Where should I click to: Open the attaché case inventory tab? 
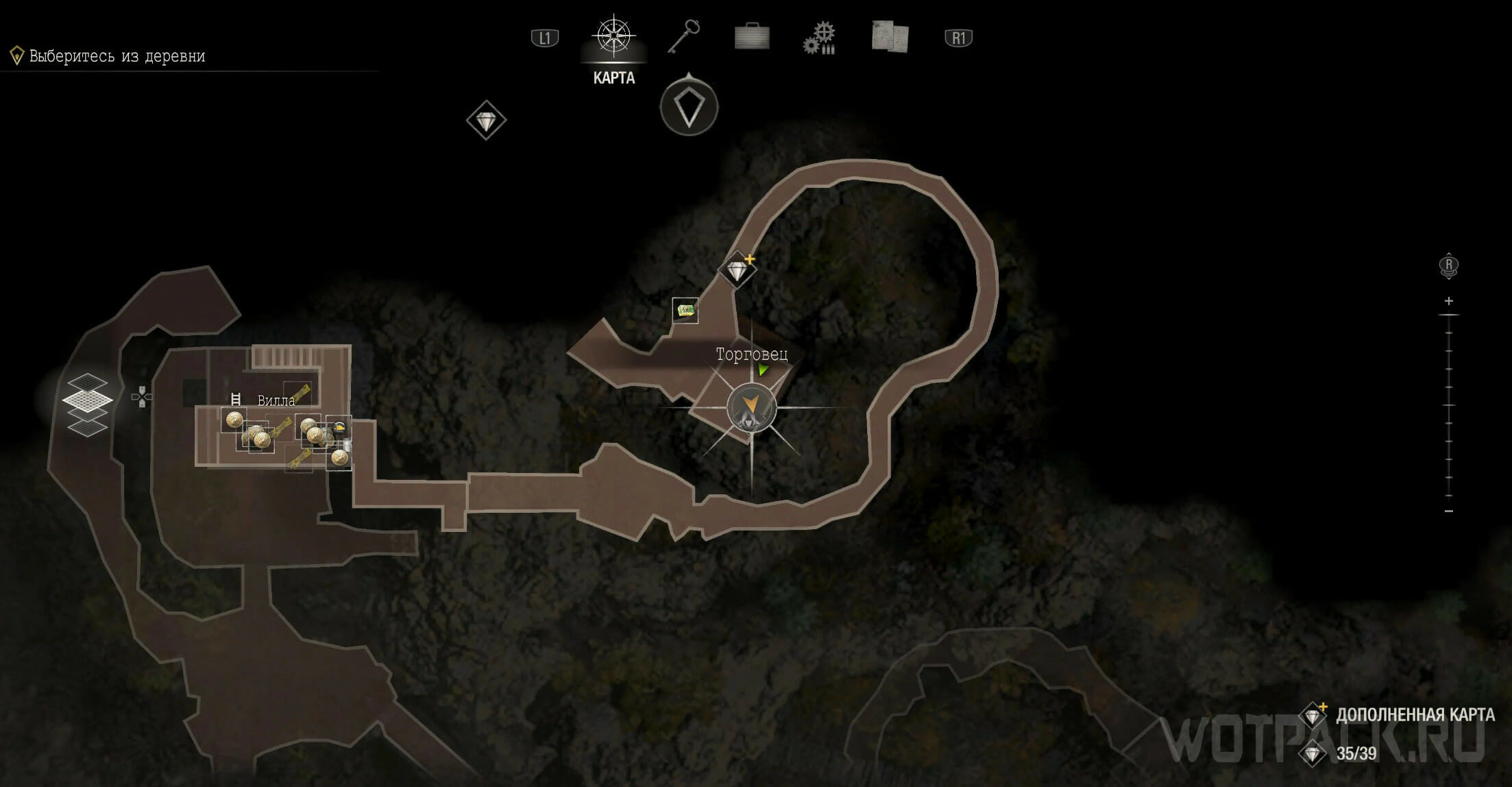pyautogui.click(x=751, y=36)
